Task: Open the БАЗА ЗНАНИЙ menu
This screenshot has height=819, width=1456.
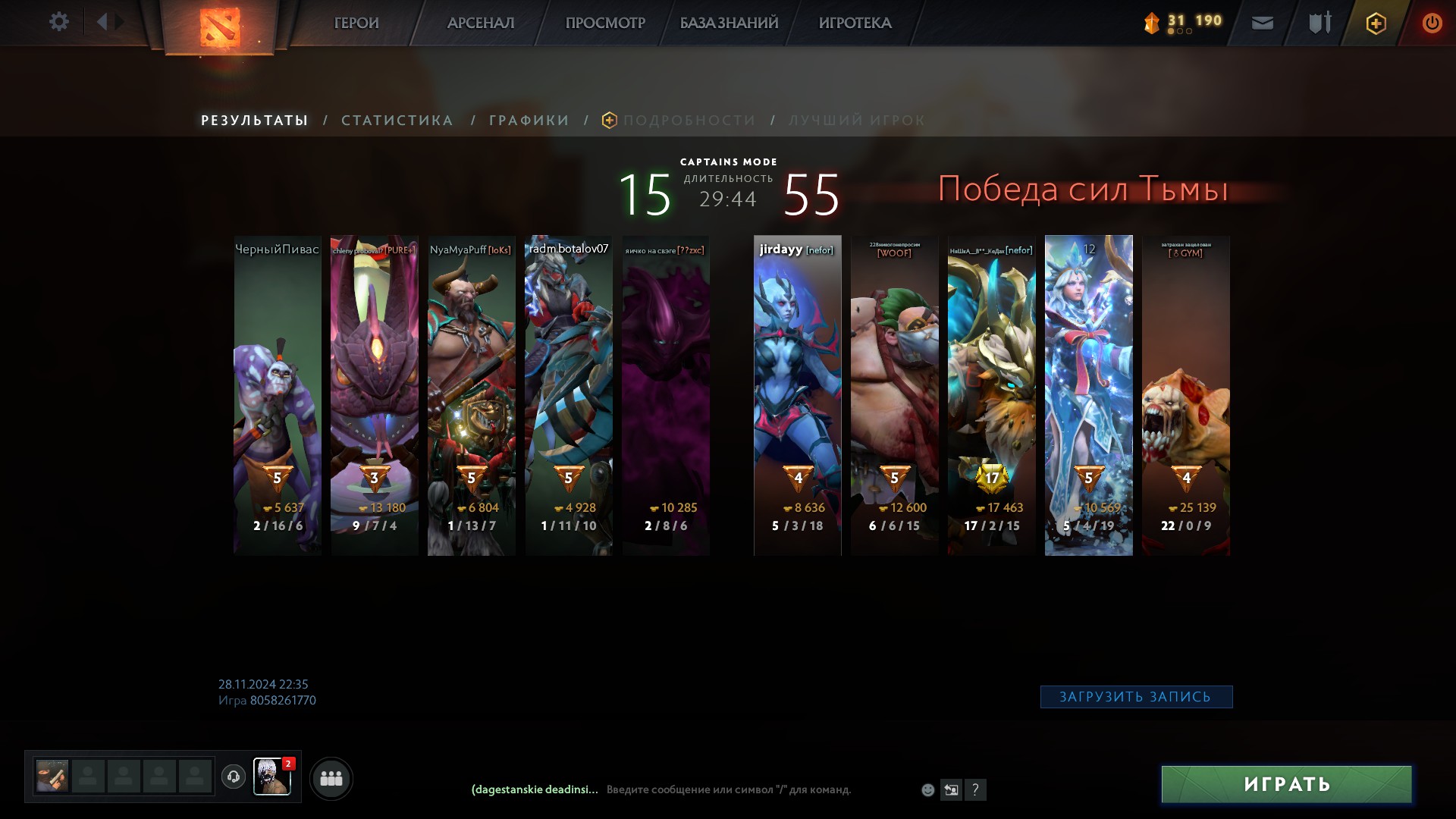Action: [729, 24]
